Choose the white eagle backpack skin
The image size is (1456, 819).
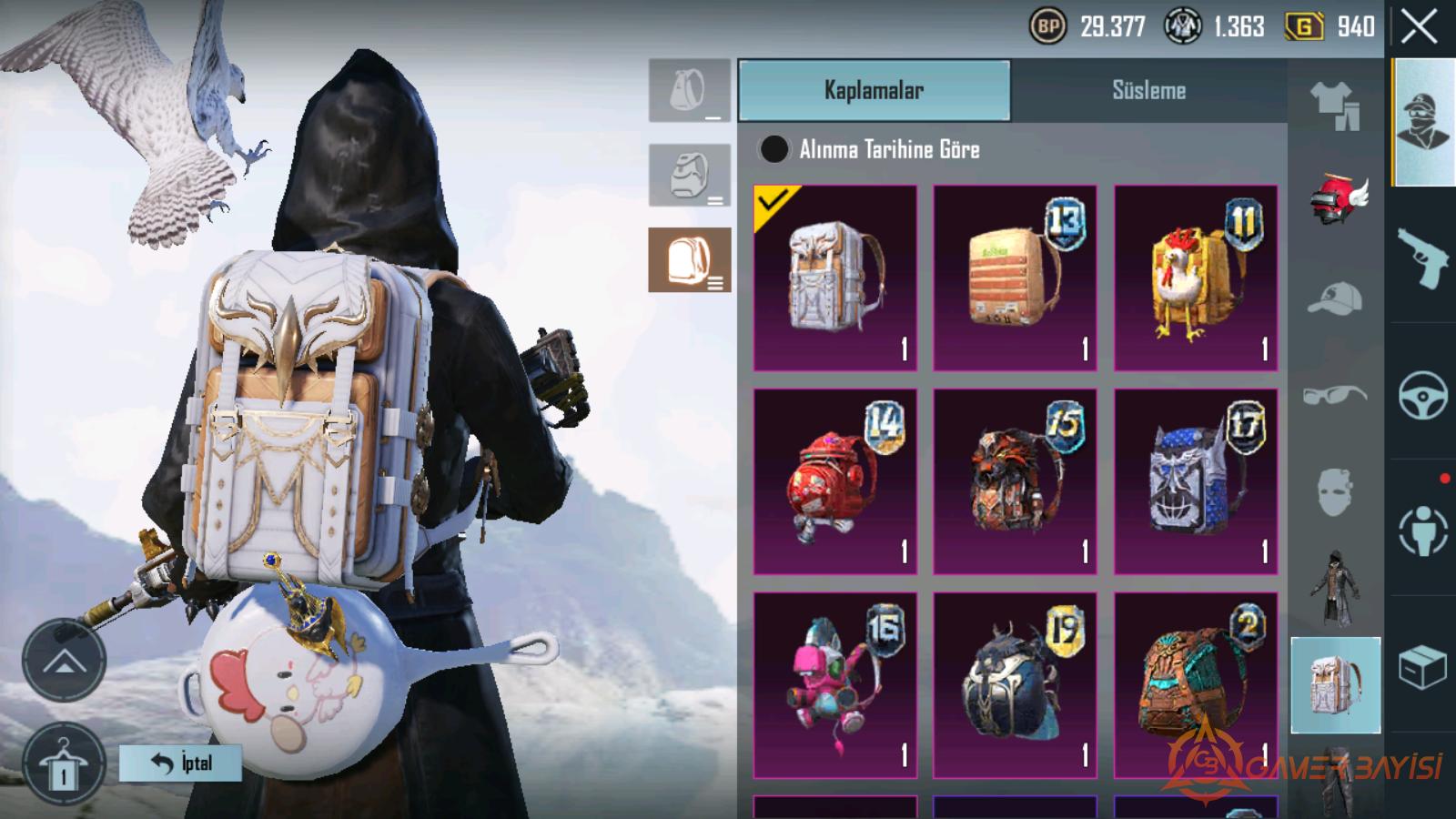(x=834, y=278)
